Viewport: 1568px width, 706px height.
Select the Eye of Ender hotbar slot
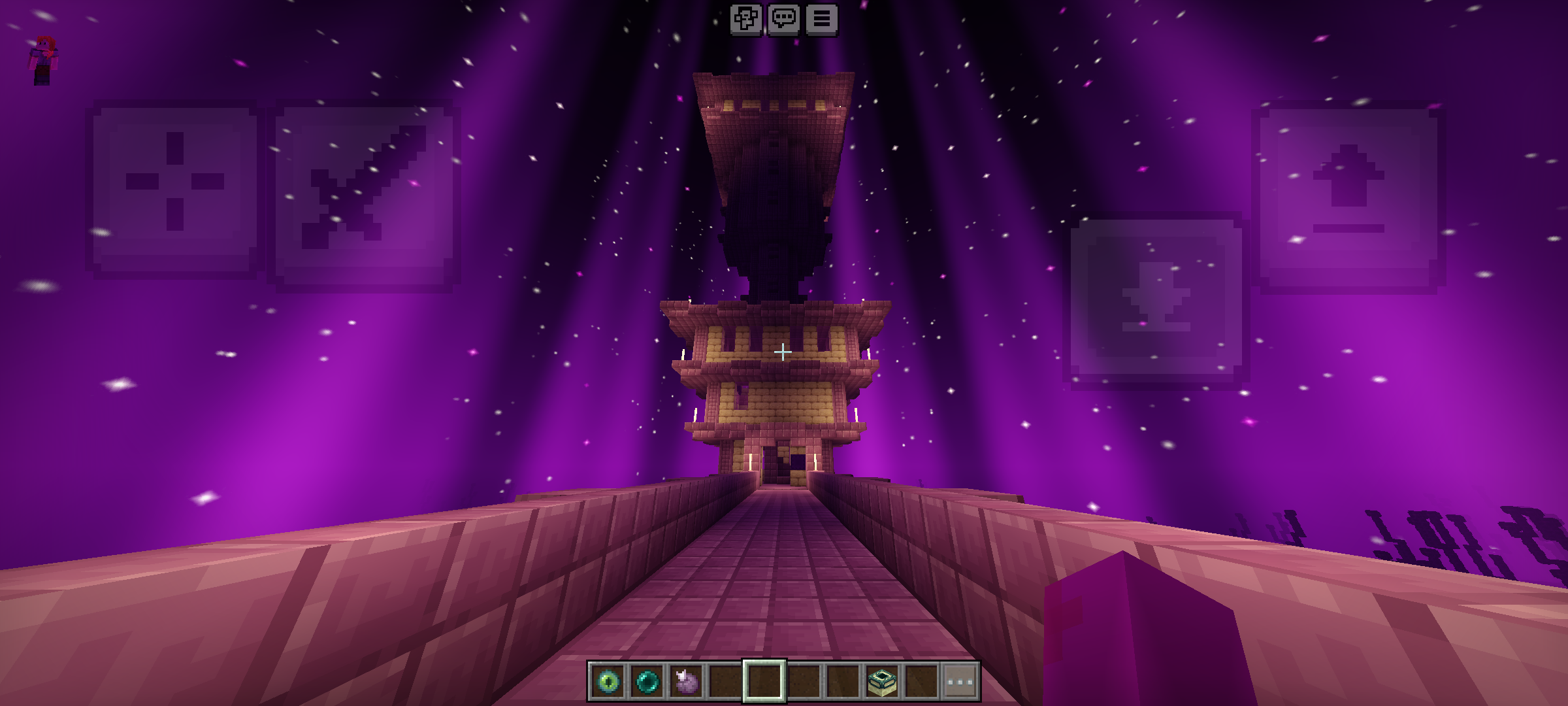608,682
